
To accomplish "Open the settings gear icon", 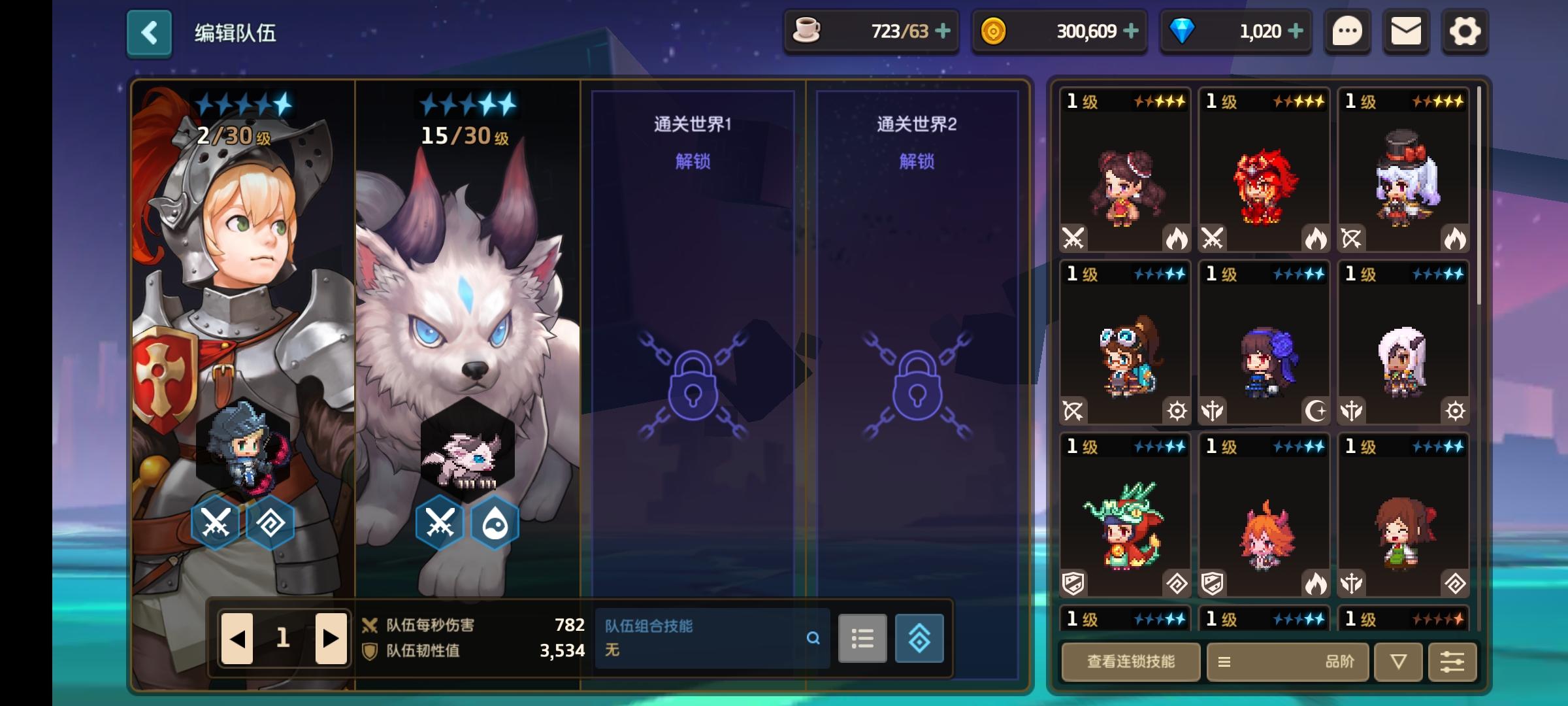I will click(x=1465, y=31).
